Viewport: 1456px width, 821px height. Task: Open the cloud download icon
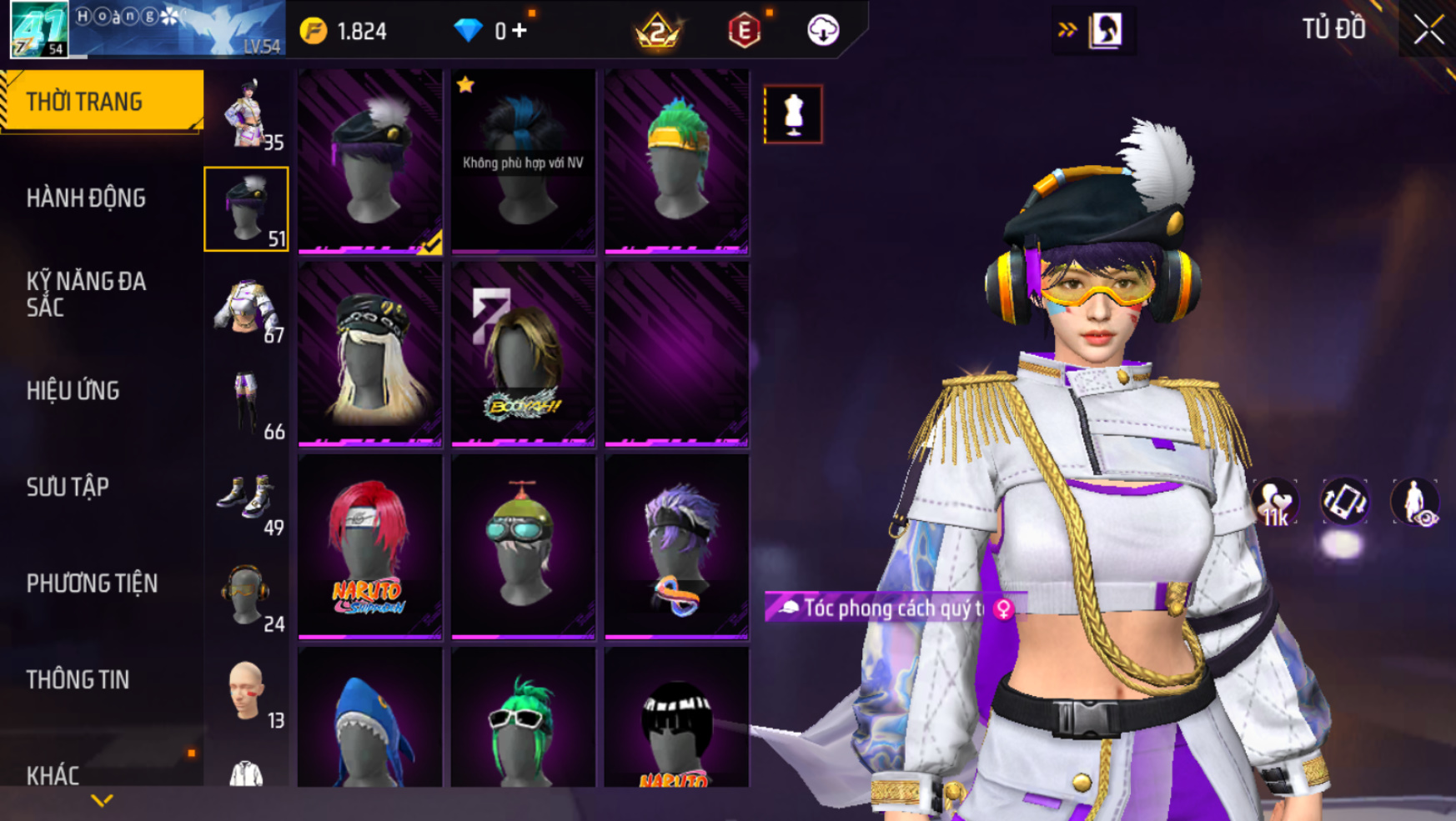click(x=822, y=31)
